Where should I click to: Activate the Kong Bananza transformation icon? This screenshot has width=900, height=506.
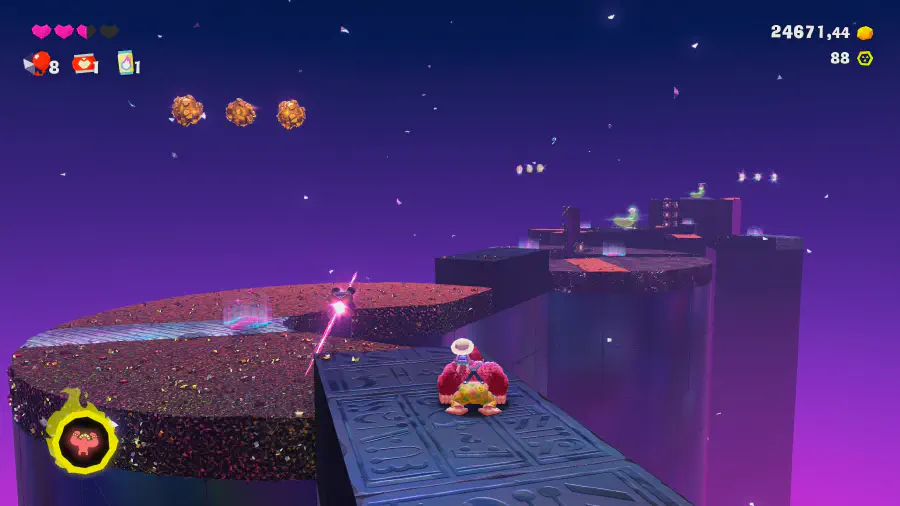[83, 441]
